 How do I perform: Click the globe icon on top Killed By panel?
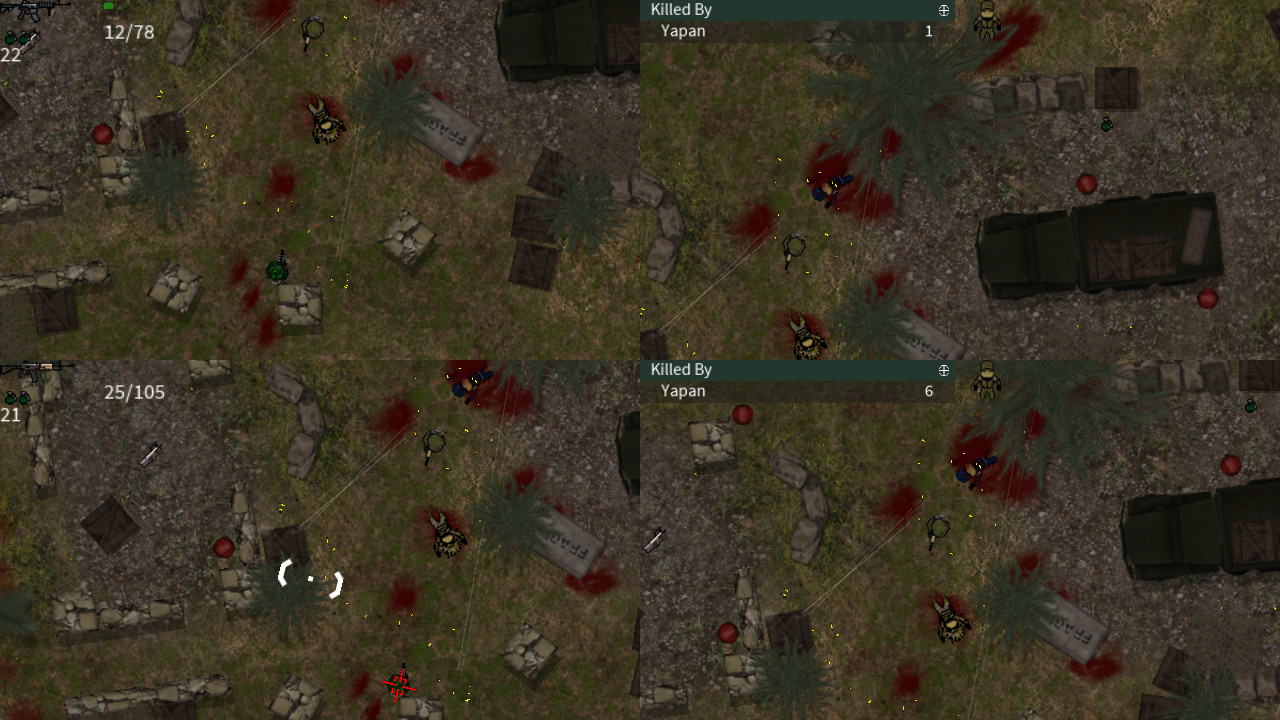(x=942, y=10)
